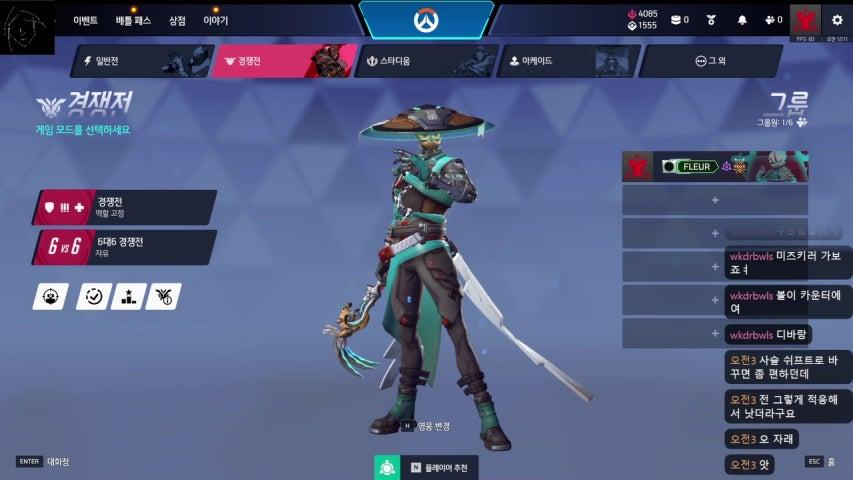
Task: Open the leaderboard podium icon
Action: tap(128, 296)
